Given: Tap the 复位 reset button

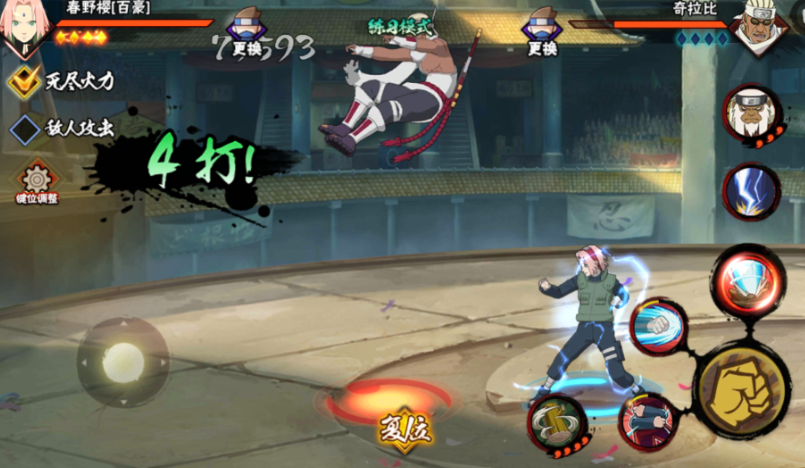Looking at the screenshot, I should point(402,430).
